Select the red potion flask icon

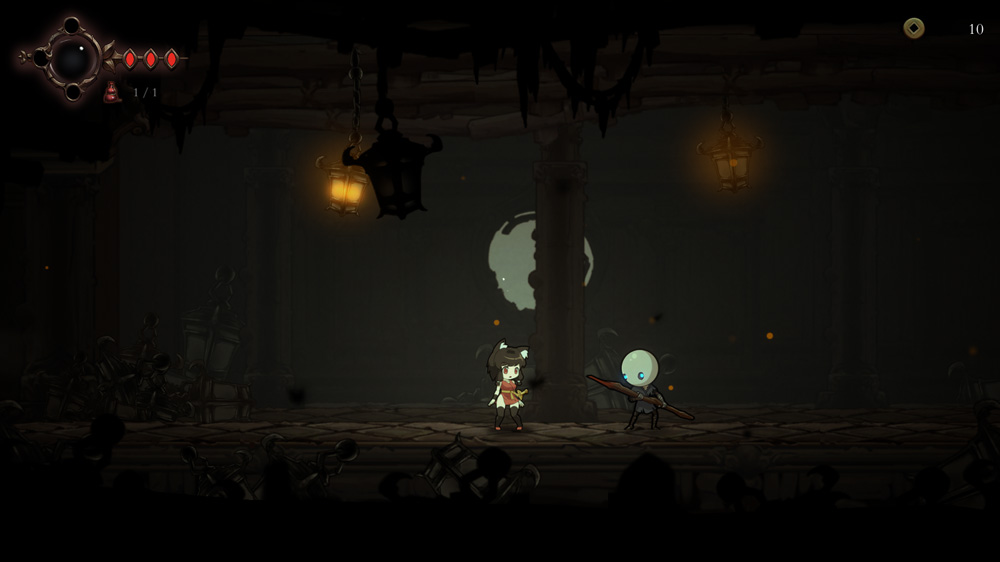pos(111,93)
